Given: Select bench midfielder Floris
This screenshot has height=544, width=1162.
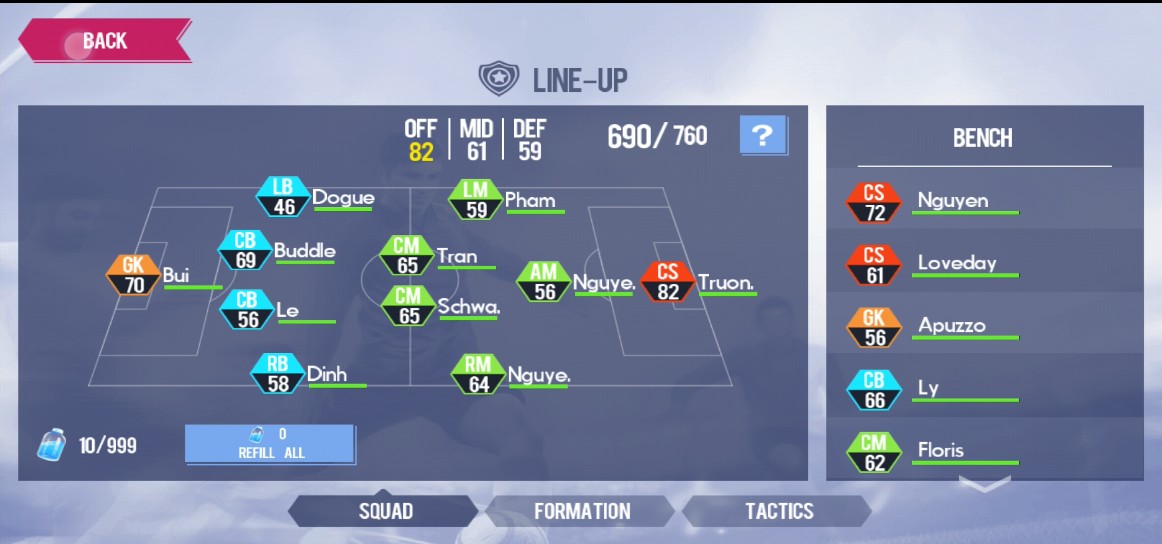Looking at the screenshot, I should coord(873,451).
